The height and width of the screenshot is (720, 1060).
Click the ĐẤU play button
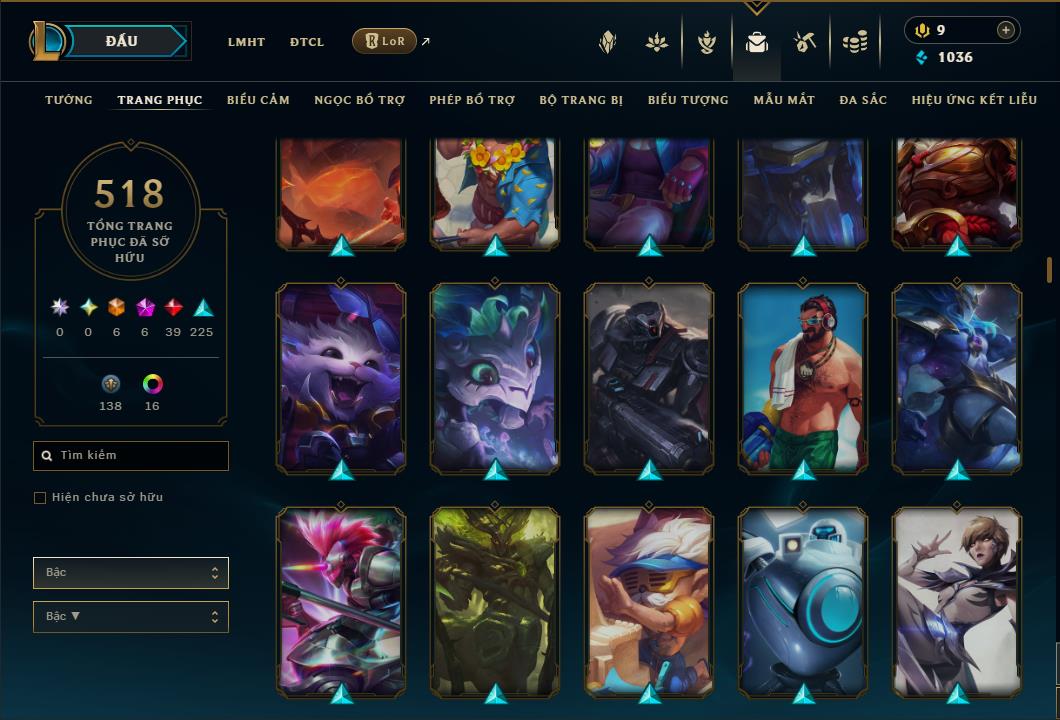(122, 41)
